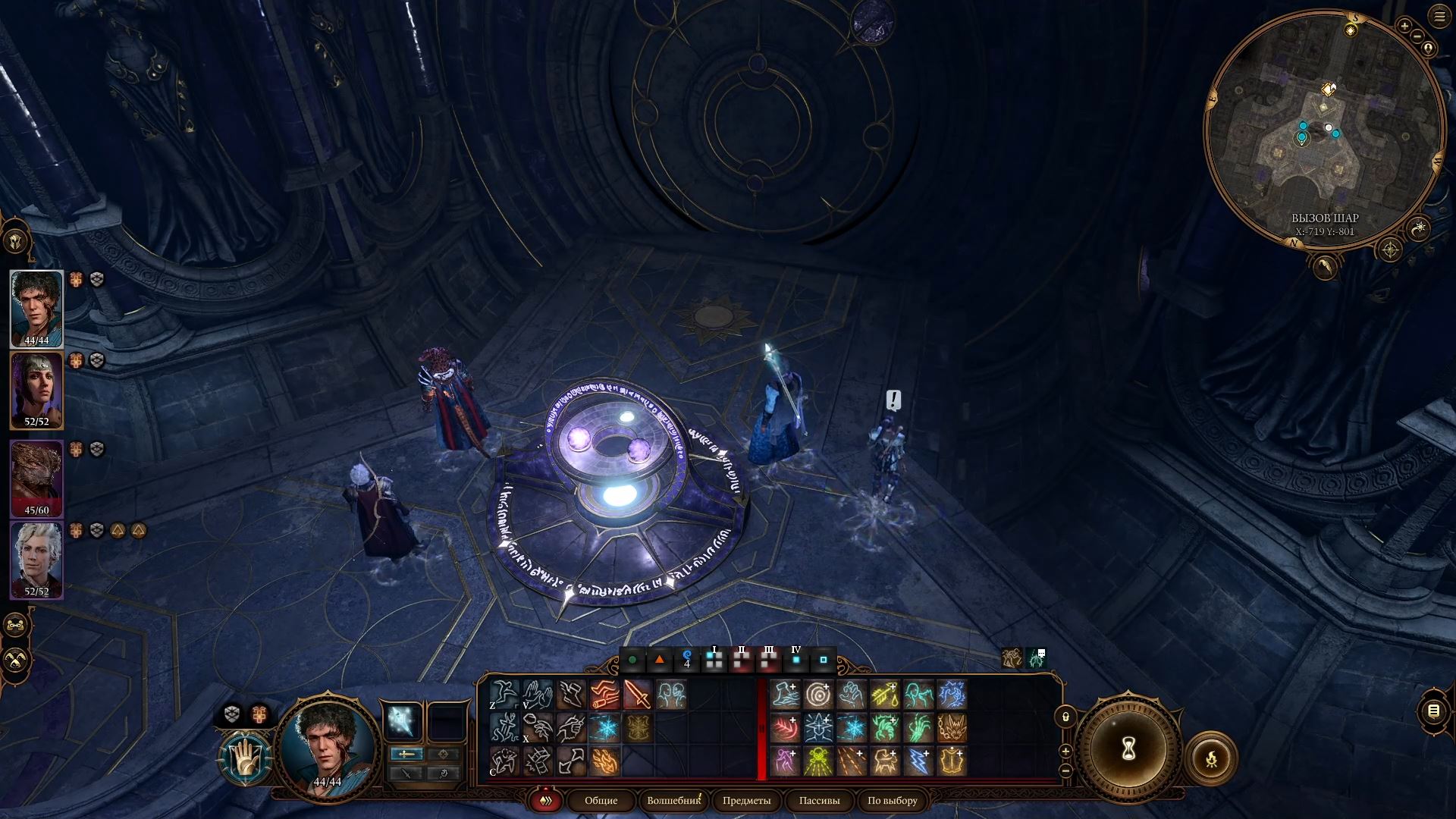Select Shadowheart's character portrait
The image size is (1456, 819).
(x=36, y=389)
